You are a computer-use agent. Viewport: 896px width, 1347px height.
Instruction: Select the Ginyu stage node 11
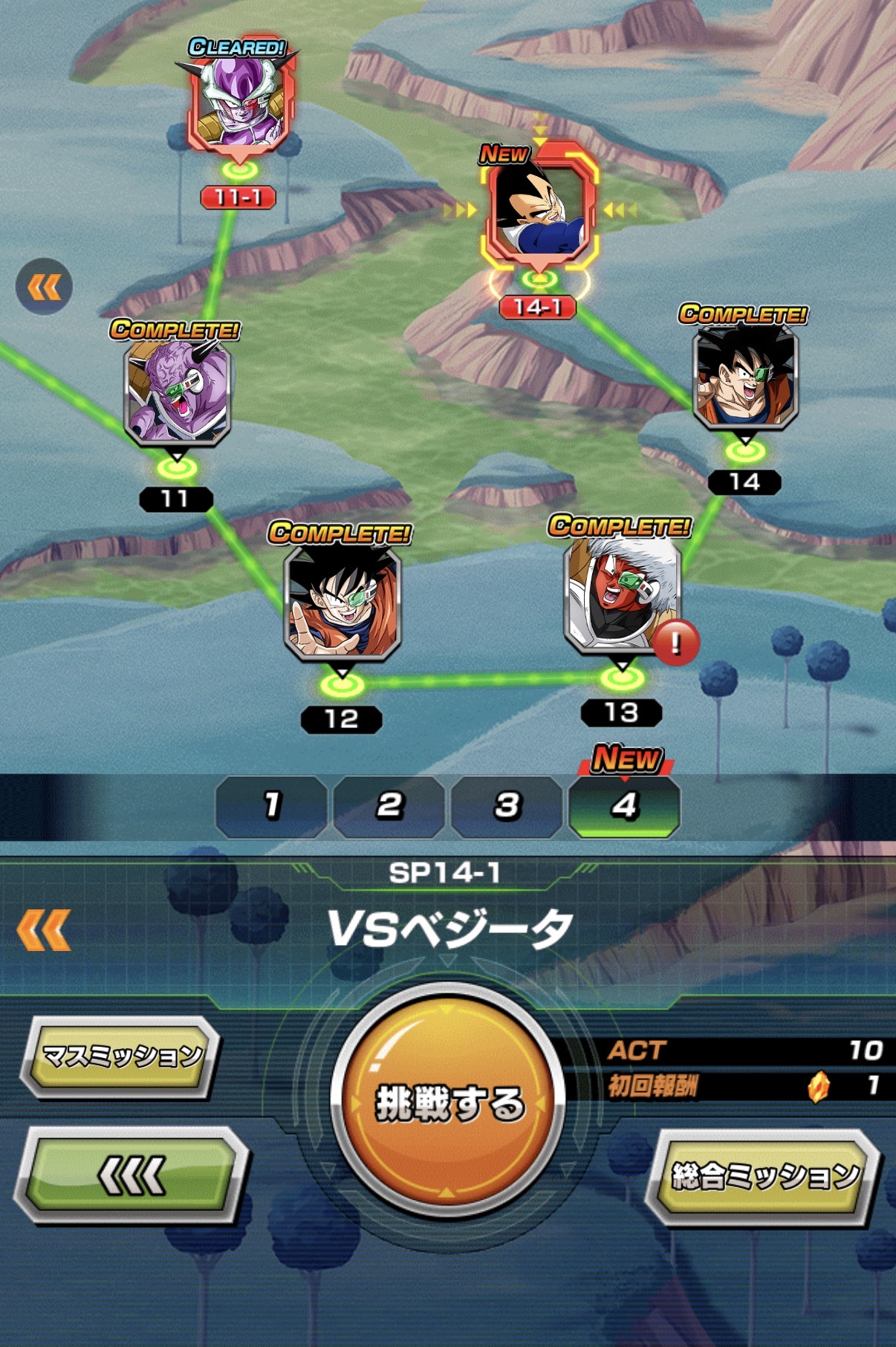[x=177, y=394]
